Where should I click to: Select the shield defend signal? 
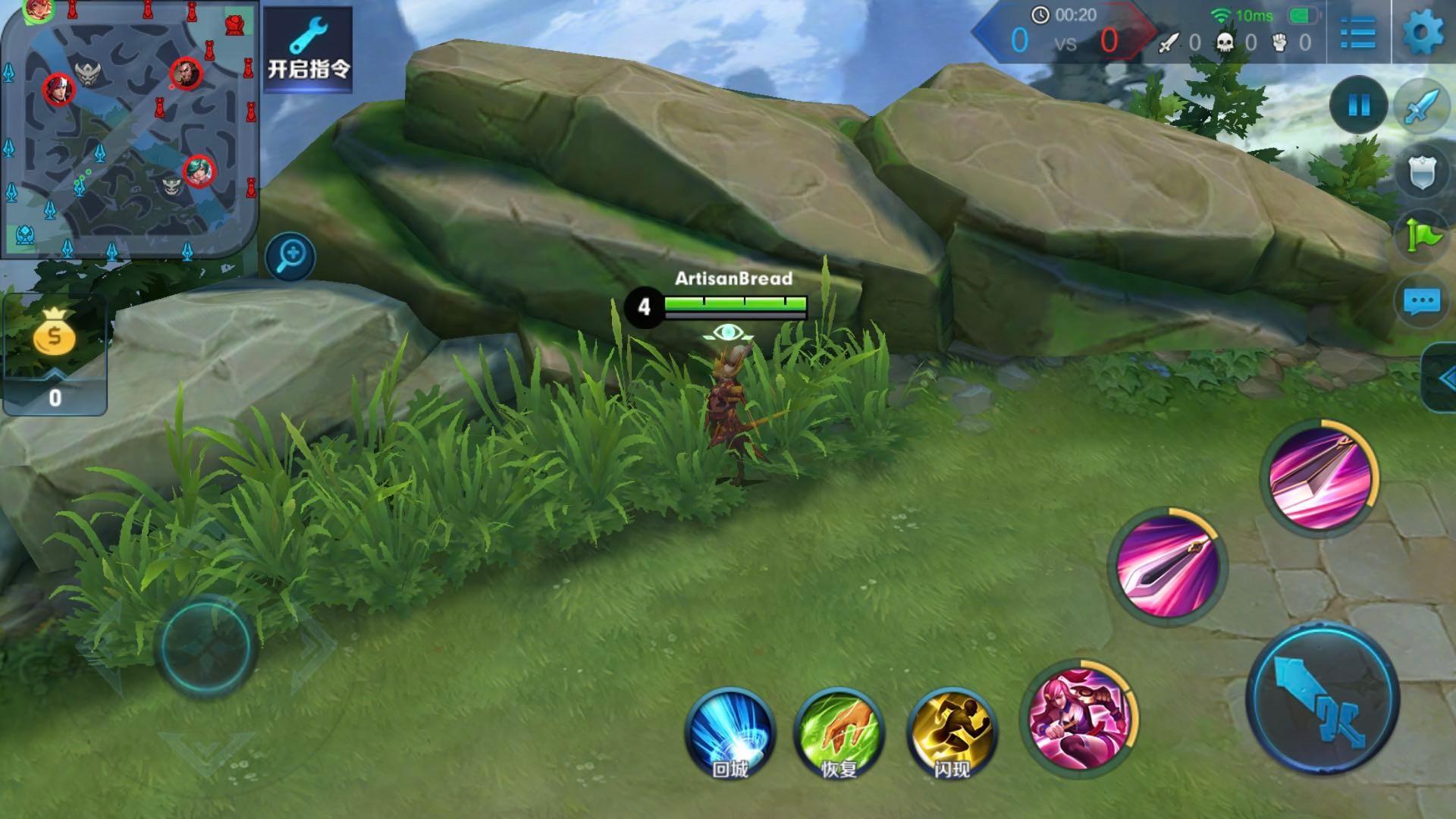(x=1422, y=173)
